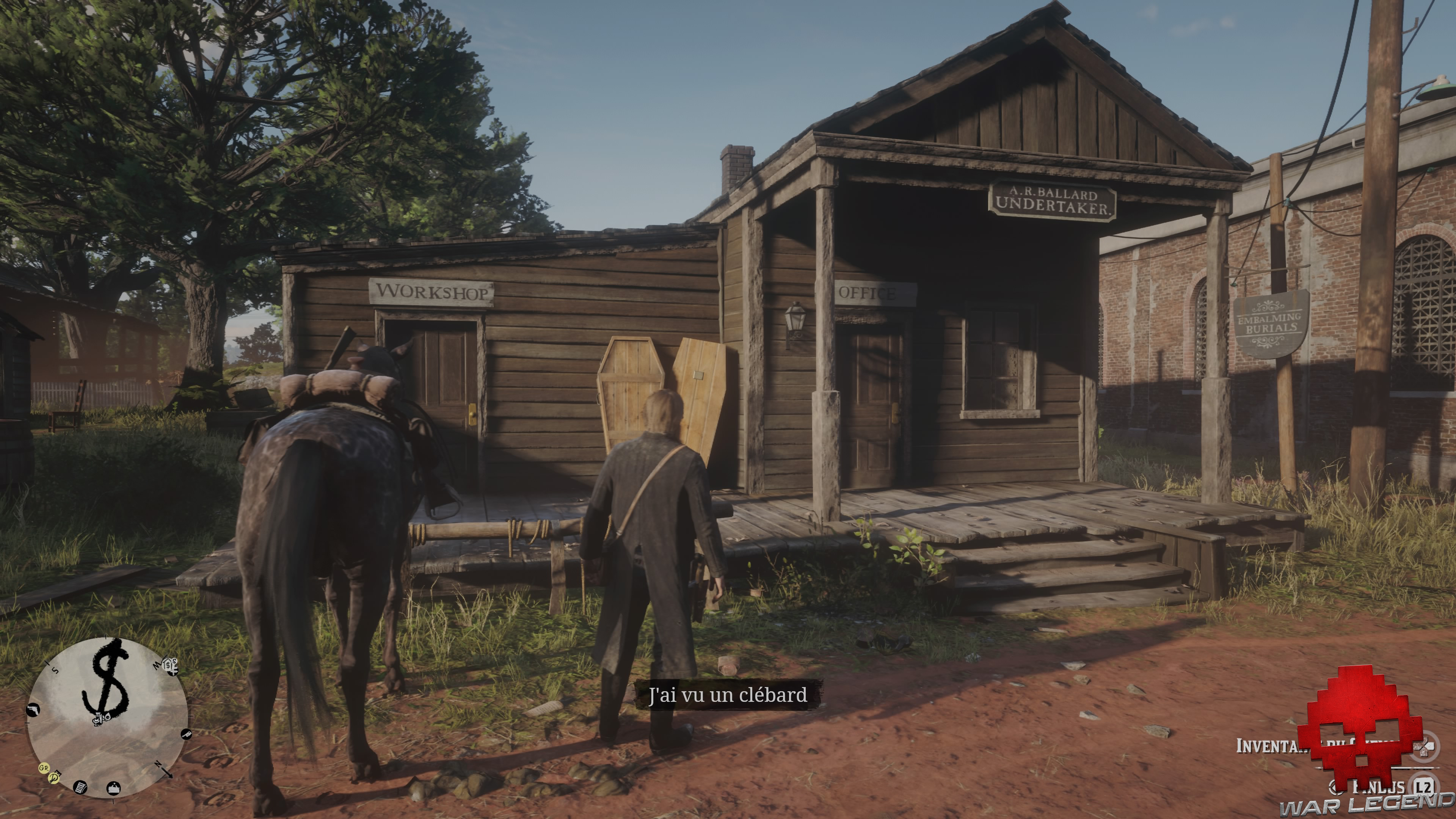Select the newspaper vendor icon on the minimap
This screenshot has height=819, width=1456.
coord(80,789)
